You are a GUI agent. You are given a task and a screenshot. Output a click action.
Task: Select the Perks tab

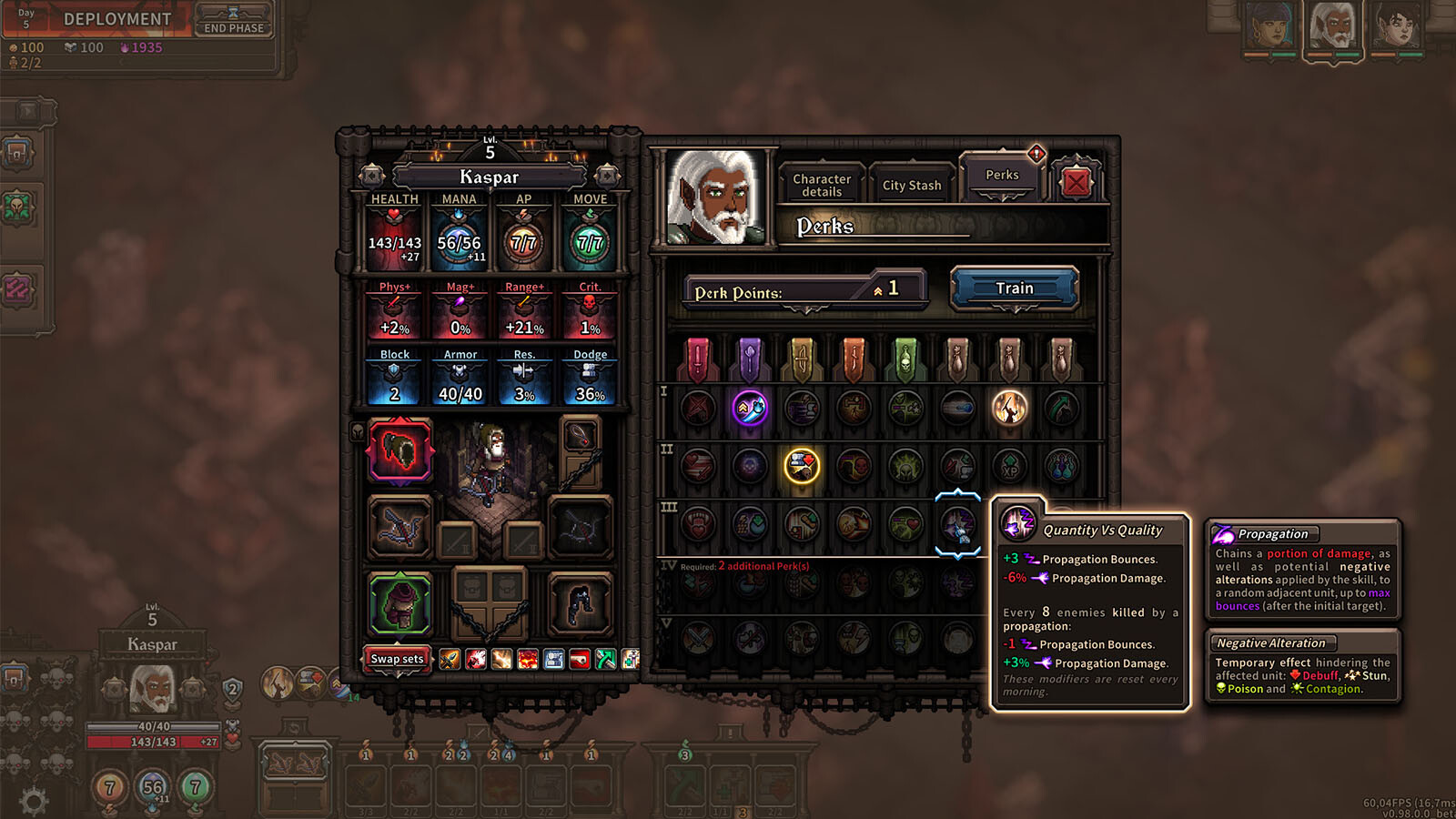1002,176
